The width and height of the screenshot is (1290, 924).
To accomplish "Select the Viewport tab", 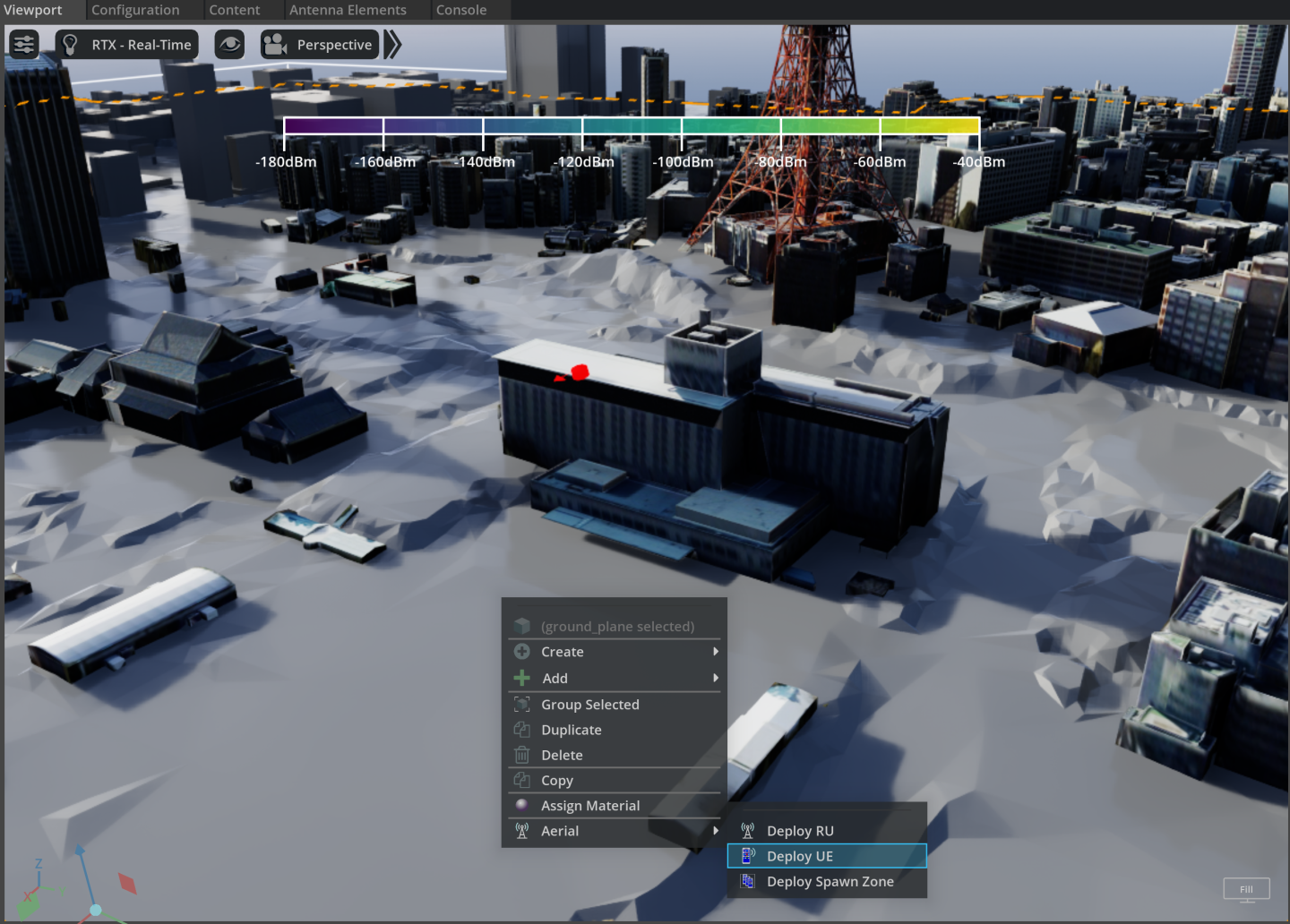I will click(34, 10).
